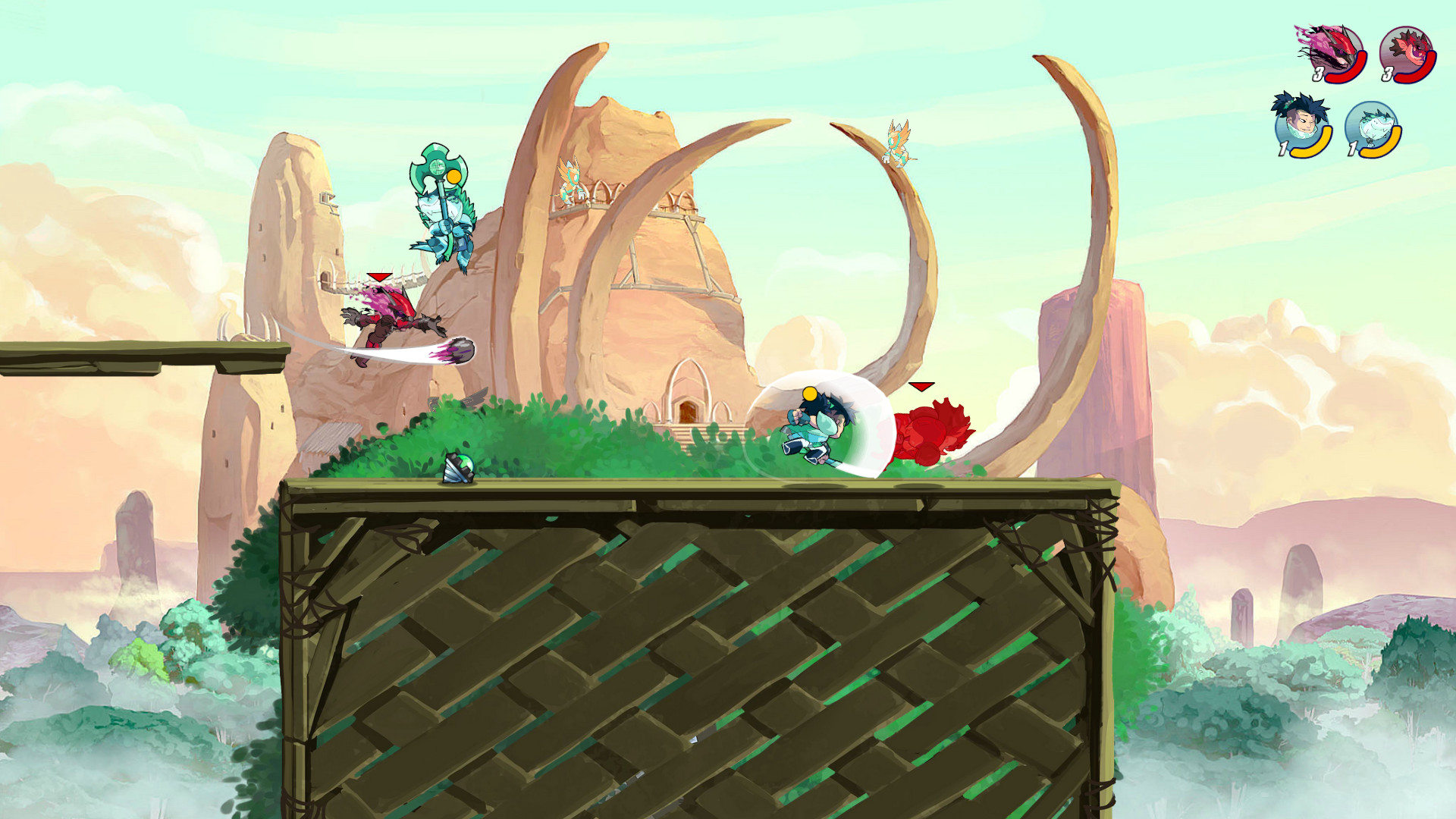Click the red arrow above the red knocked-back fighter
Screen dimensions: 1456x819
(x=920, y=385)
